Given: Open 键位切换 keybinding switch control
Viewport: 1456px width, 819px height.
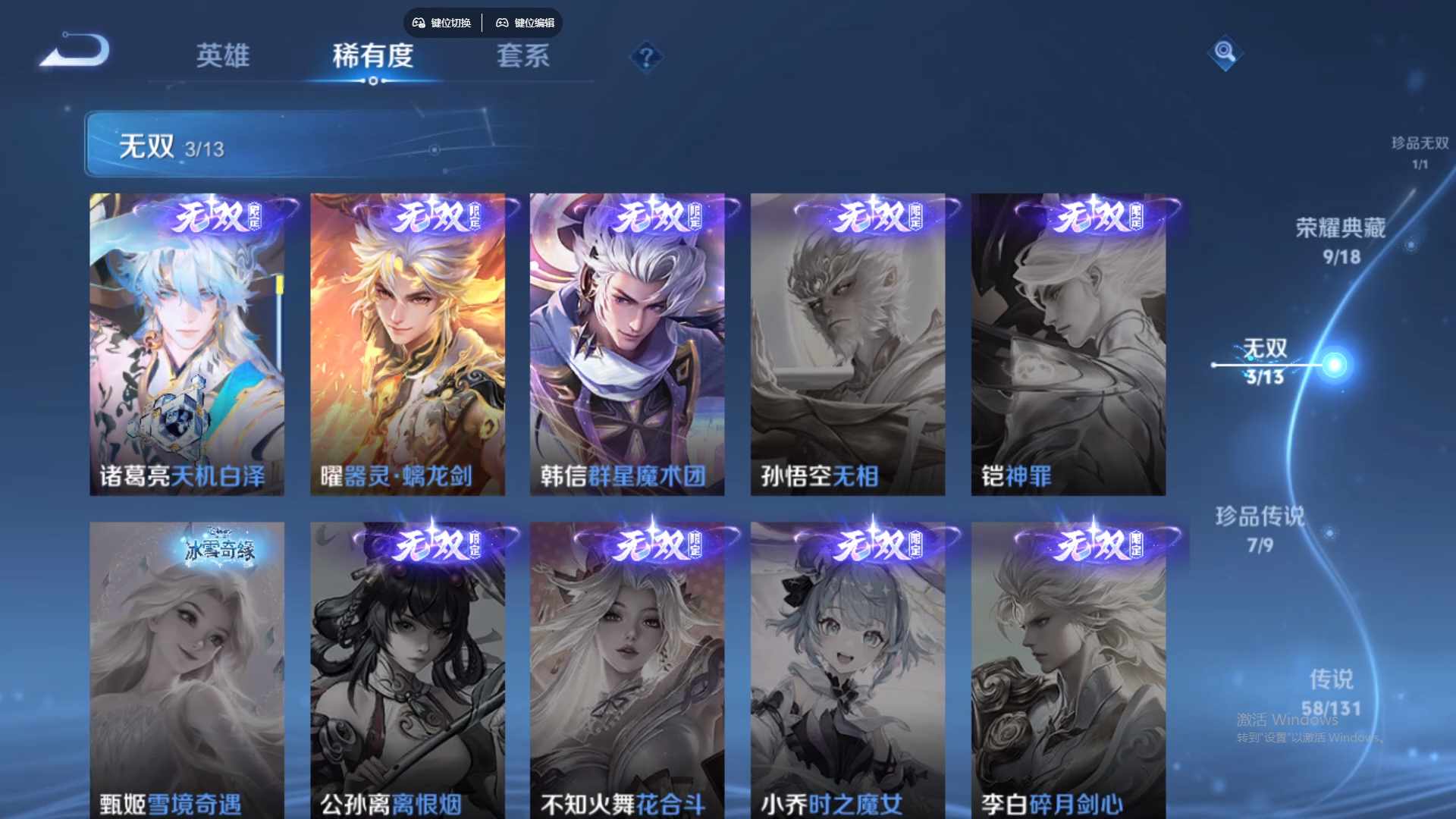Looking at the screenshot, I should 442,23.
